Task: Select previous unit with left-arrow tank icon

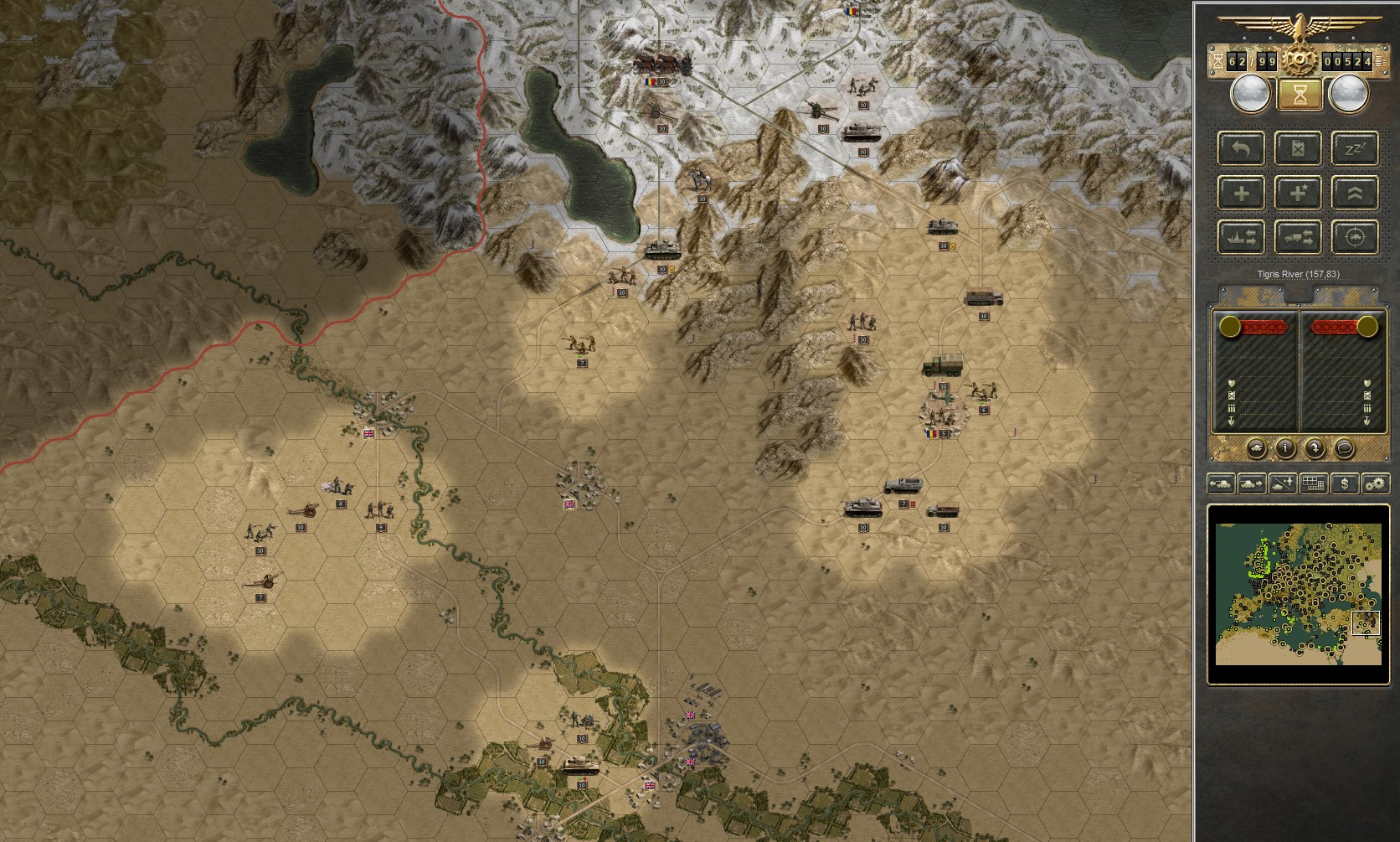Action: [x=1223, y=483]
